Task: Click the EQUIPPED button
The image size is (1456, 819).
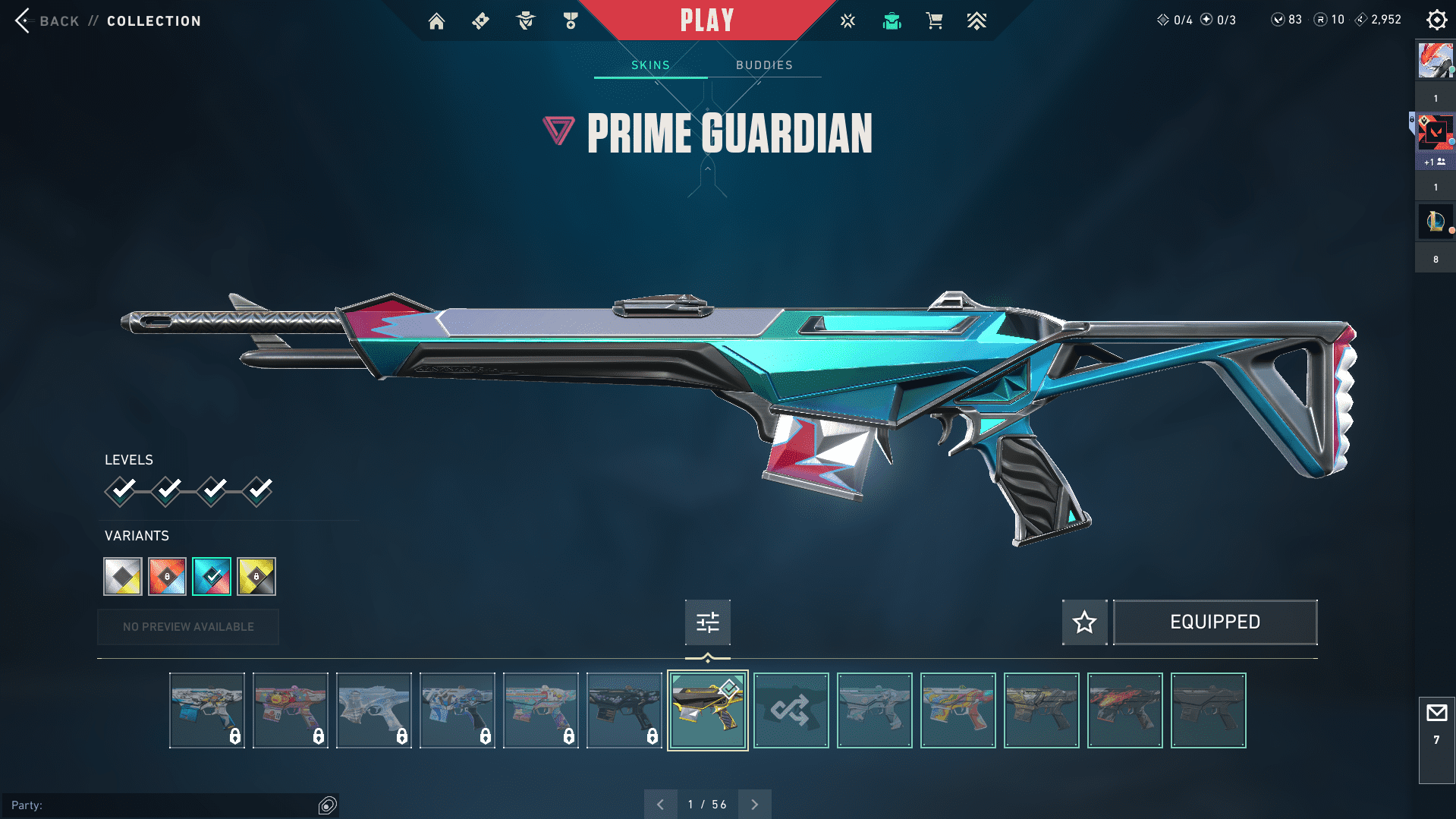Action: tap(1215, 622)
